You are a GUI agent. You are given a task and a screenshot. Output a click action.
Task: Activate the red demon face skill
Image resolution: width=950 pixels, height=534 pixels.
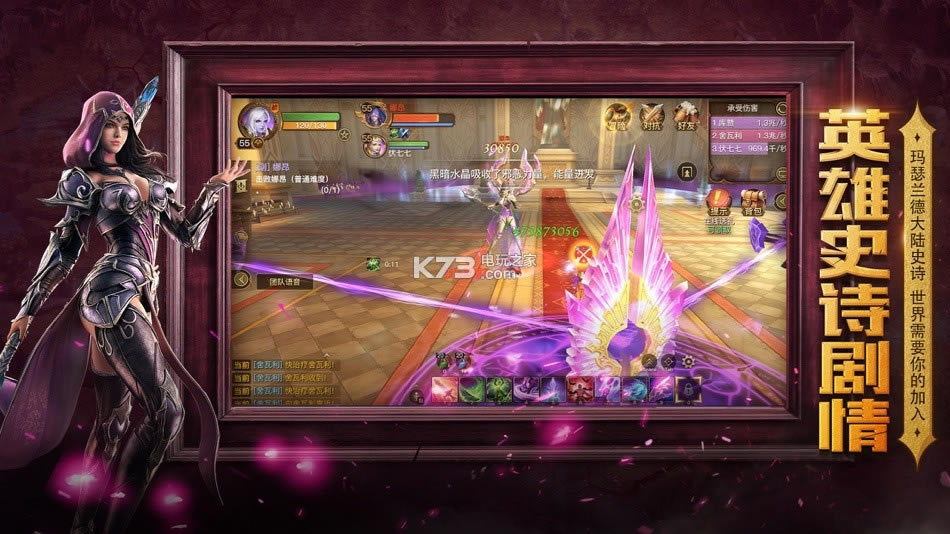579,388
